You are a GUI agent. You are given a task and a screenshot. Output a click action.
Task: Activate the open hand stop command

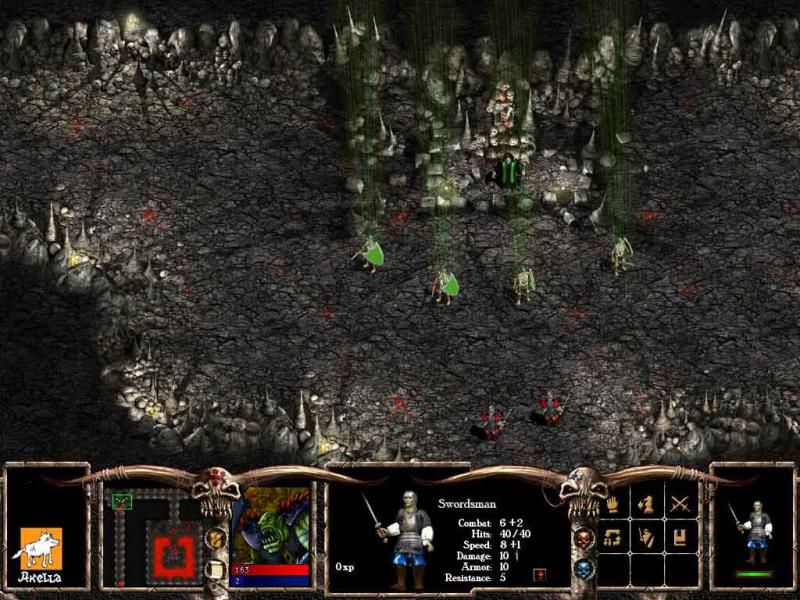[x=612, y=505]
